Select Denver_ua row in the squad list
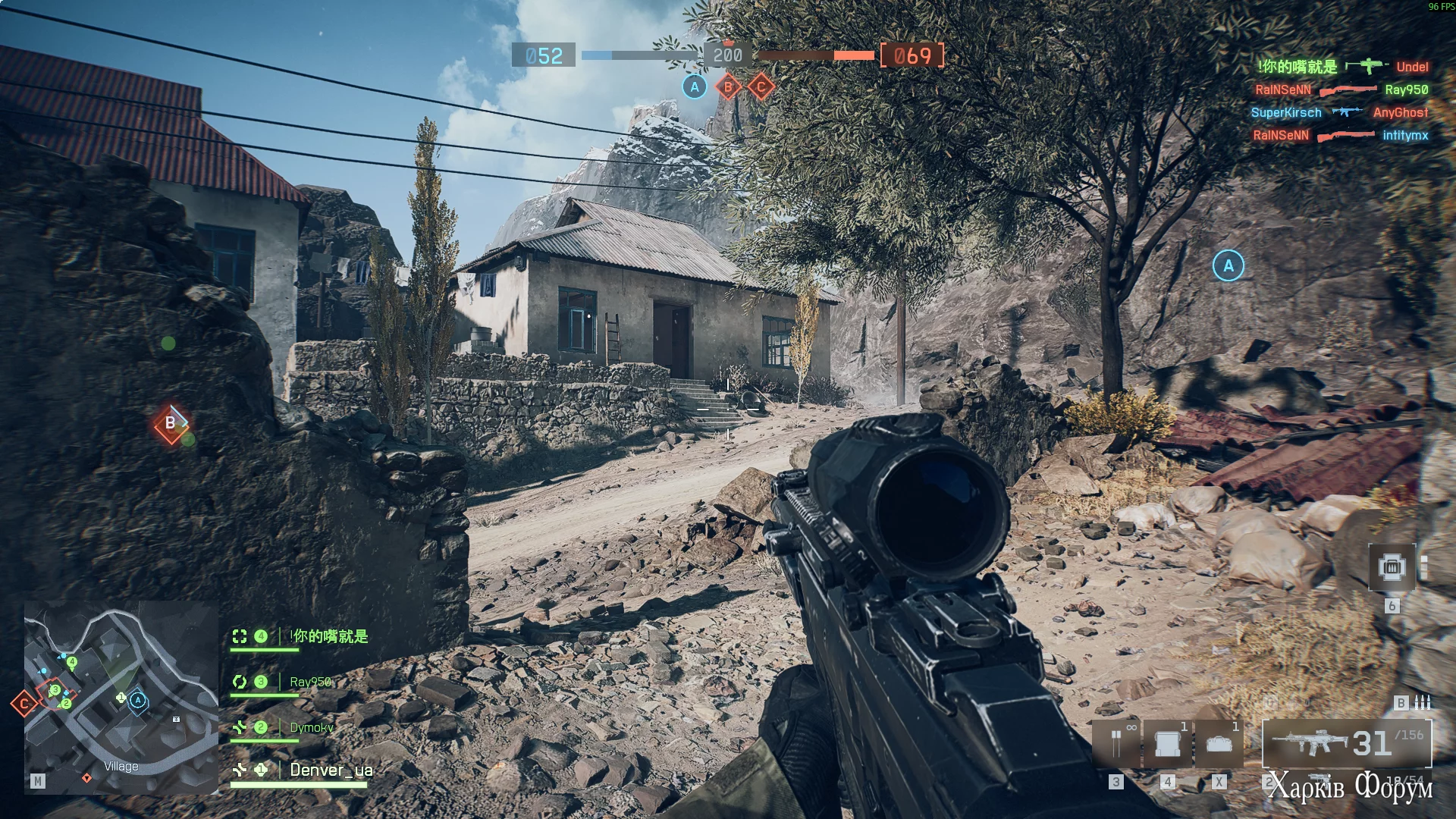This screenshot has width=1456, height=819. pyautogui.click(x=331, y=770)
